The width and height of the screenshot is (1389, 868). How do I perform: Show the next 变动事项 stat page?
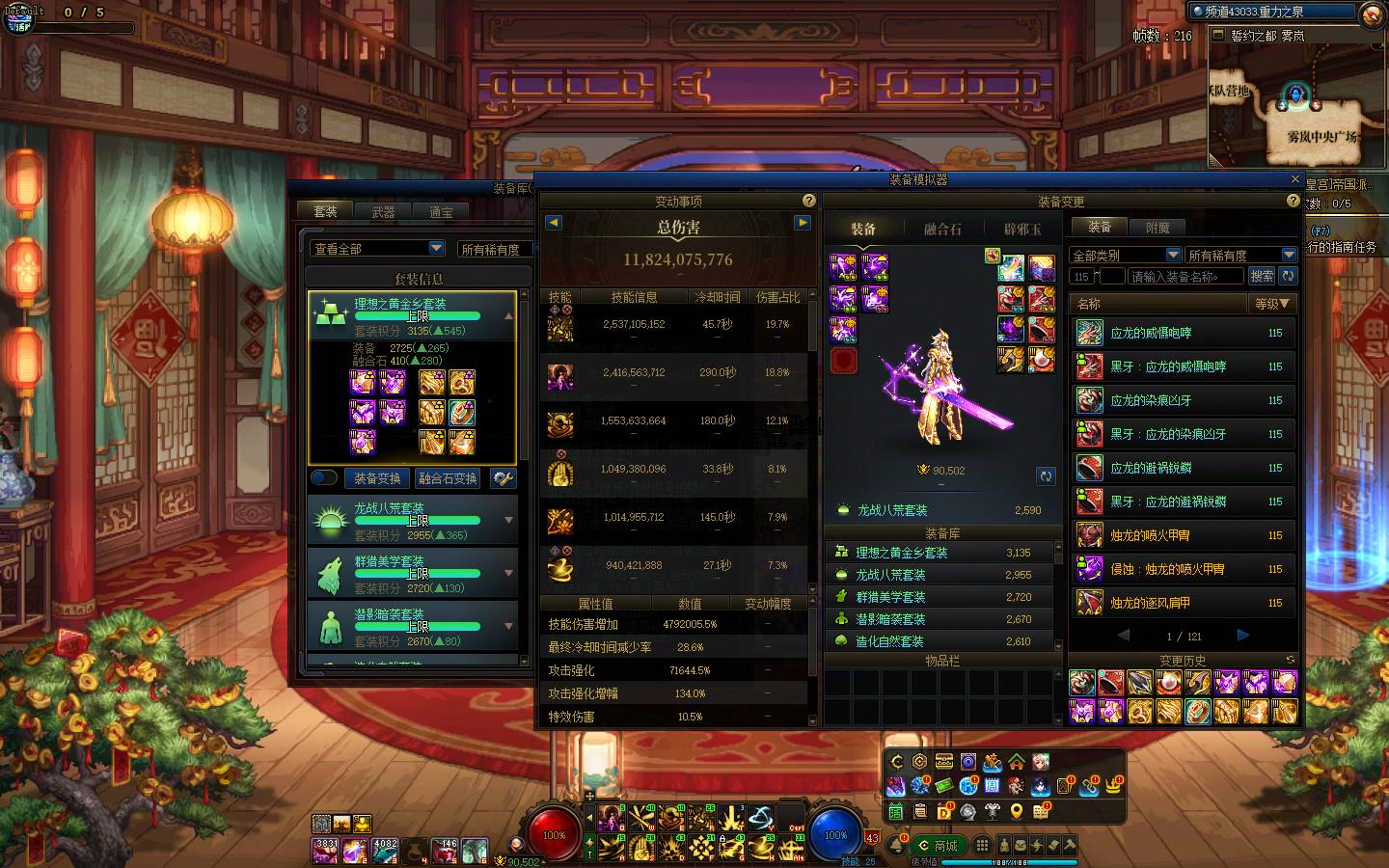[x=802, y=223]
